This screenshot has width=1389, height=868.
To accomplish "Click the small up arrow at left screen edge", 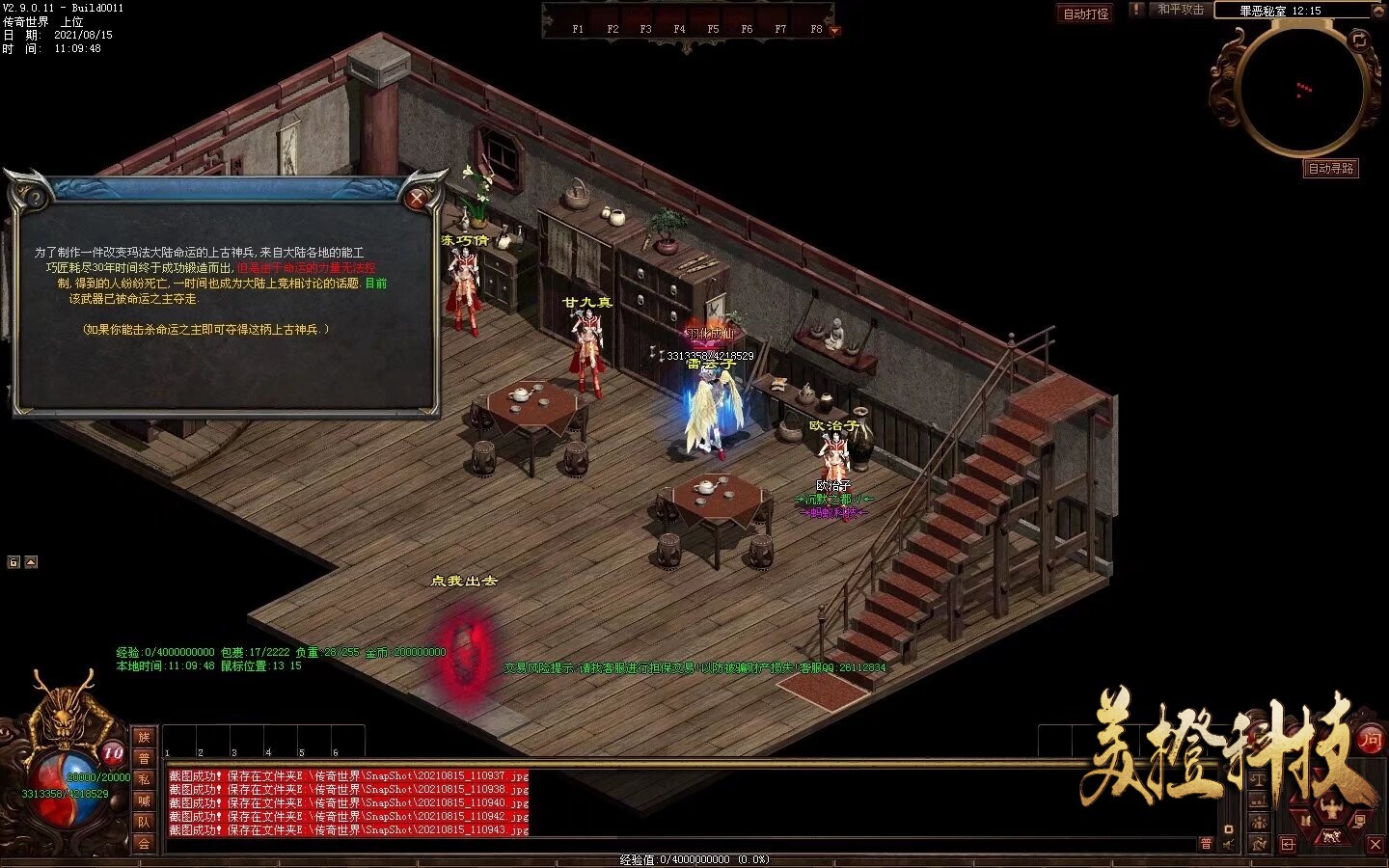I will click(31, 561).
